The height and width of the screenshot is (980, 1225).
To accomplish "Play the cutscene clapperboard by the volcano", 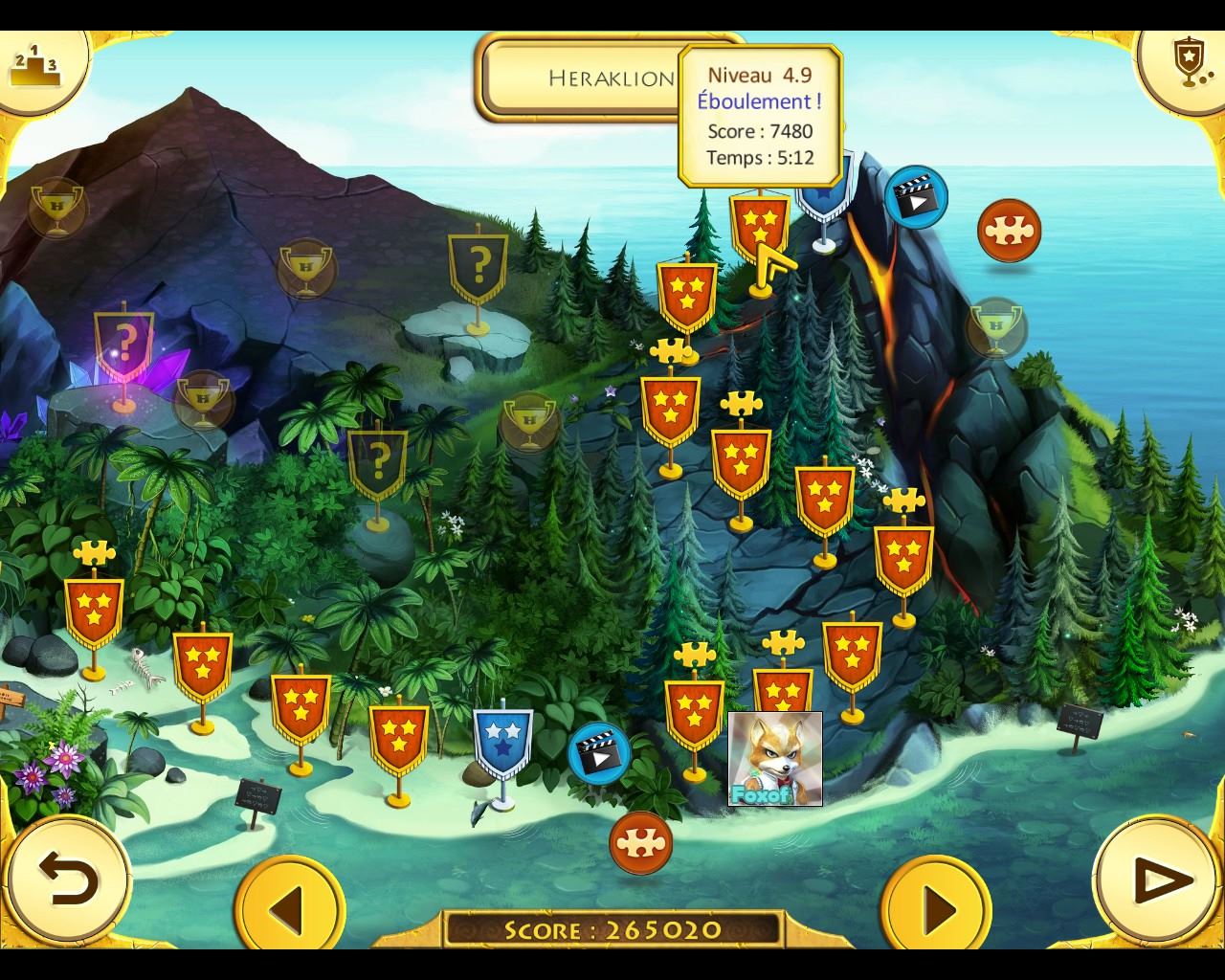I will [x=916, y=196].
